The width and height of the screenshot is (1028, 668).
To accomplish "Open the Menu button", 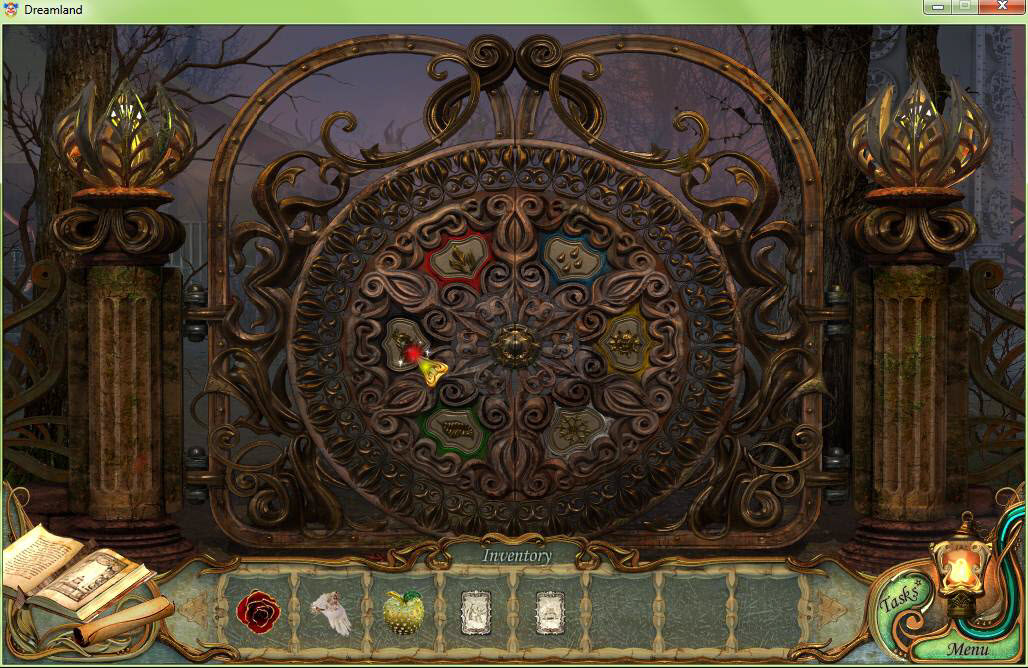I will click(967, 649).
